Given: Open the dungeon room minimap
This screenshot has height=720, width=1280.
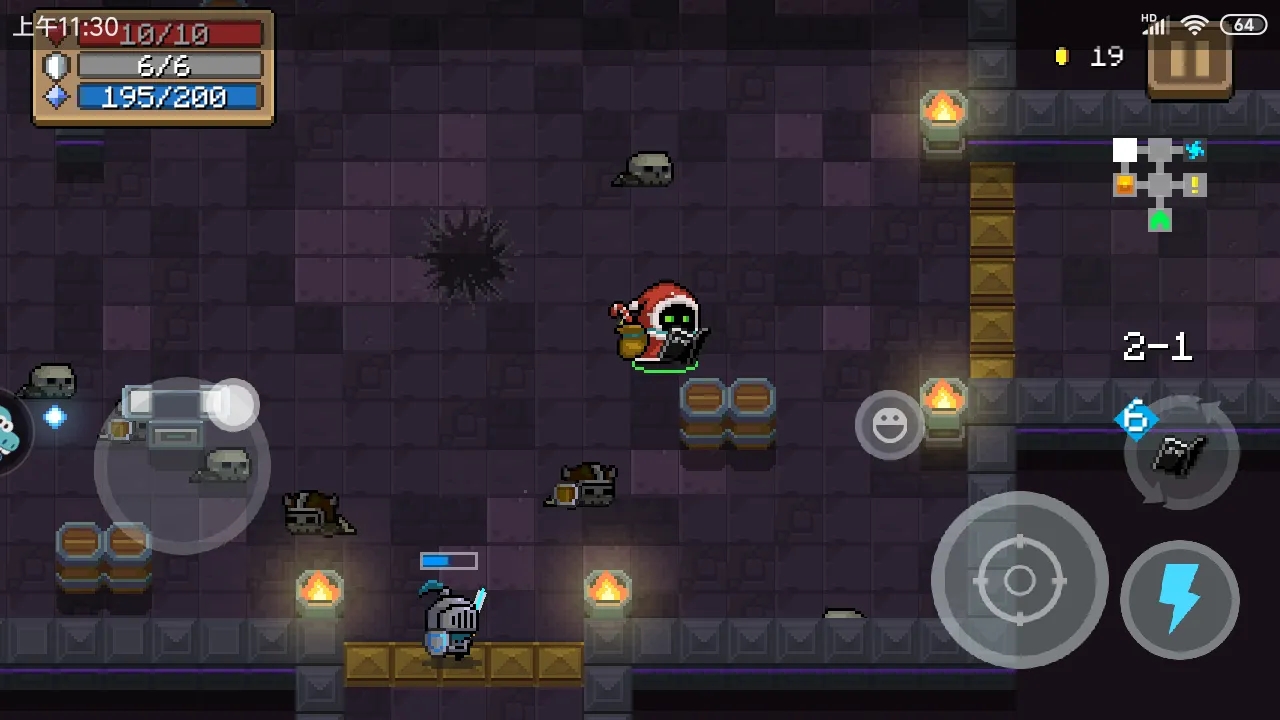Looking at the screenshot, I should tap(1159, 184).
